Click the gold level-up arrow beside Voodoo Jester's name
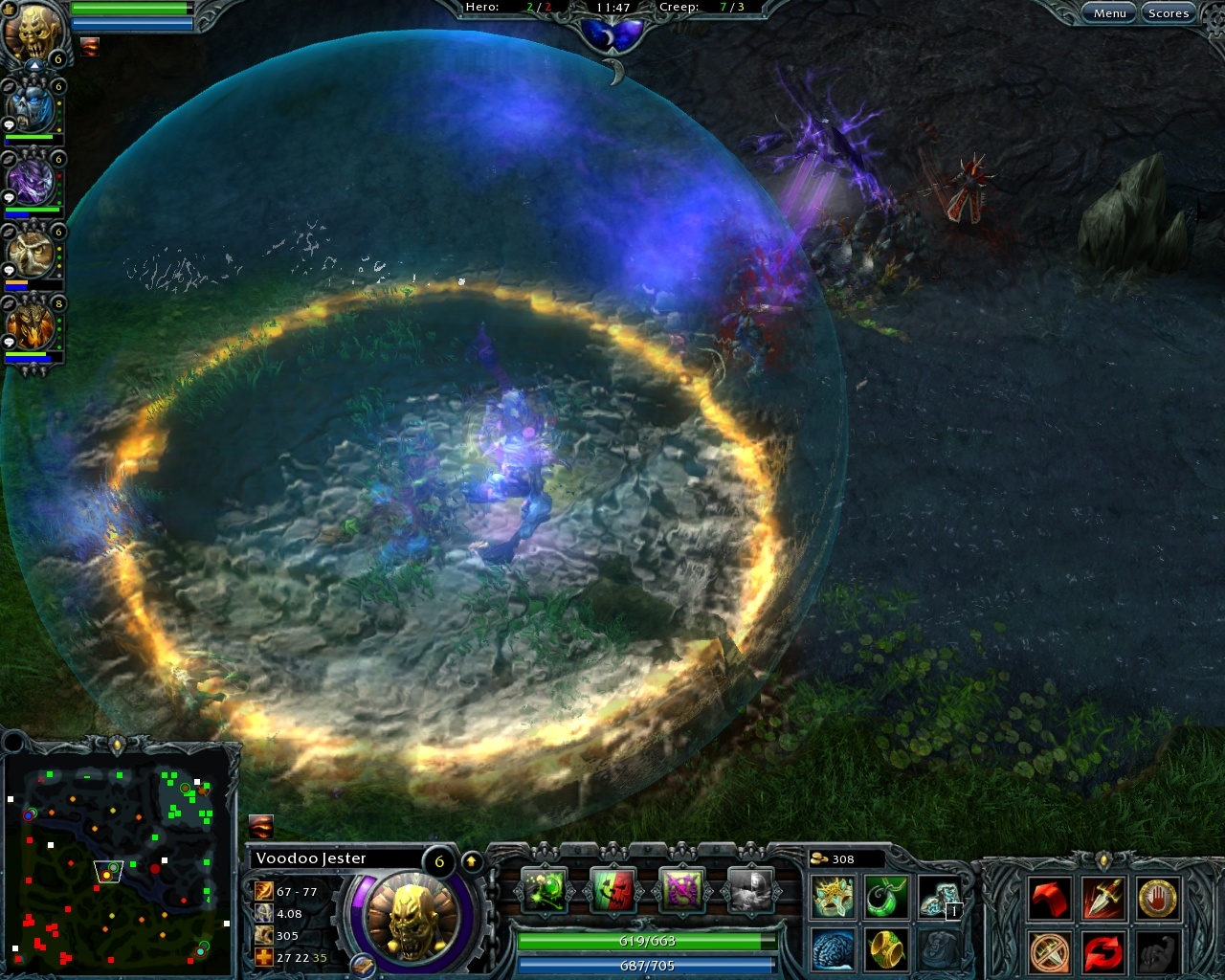Image resolution: width=1225 pixels, height=980 pixels. [471, 859]
